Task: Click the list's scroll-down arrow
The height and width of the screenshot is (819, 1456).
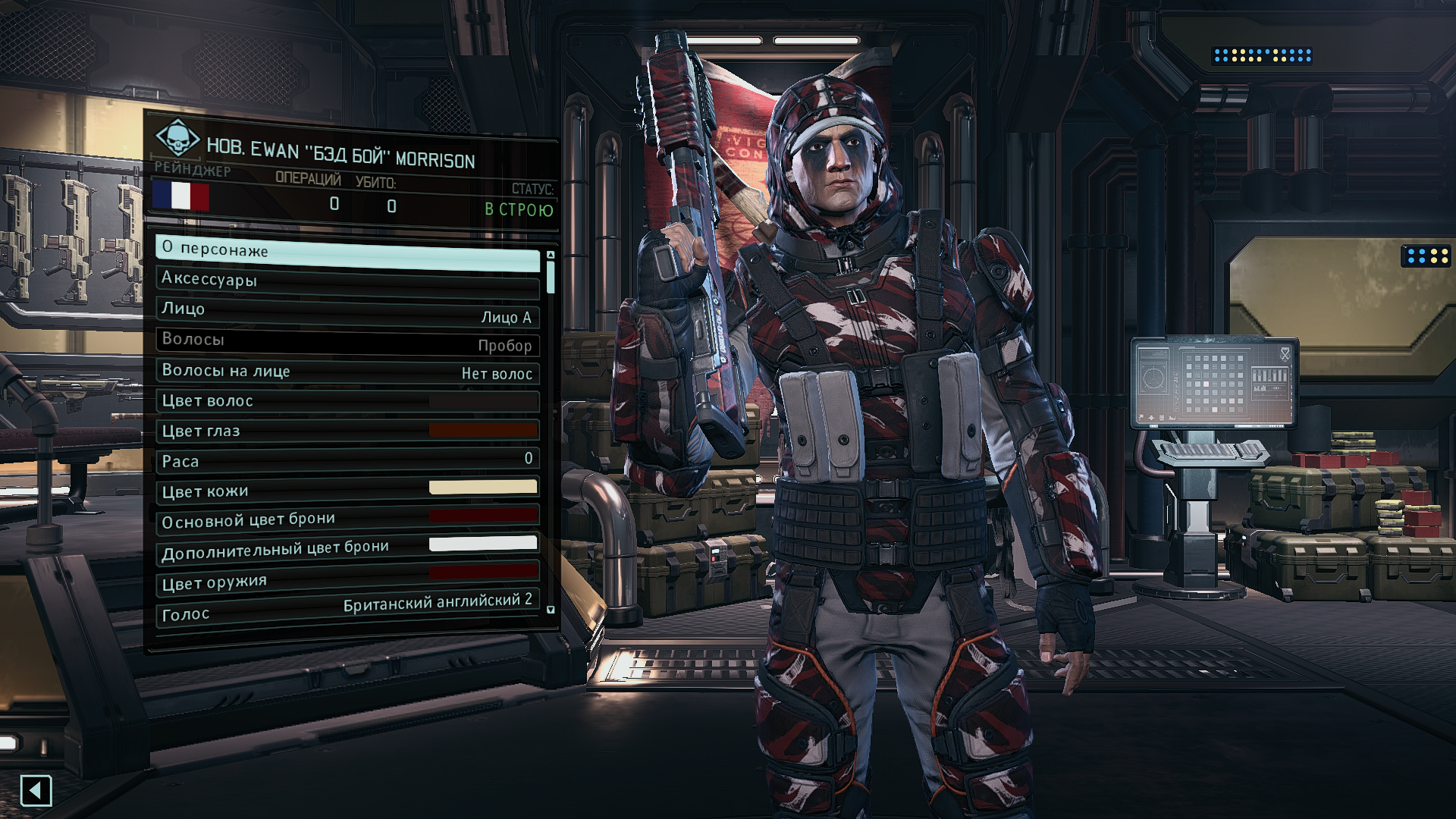Action: click(x=551, y=610)
